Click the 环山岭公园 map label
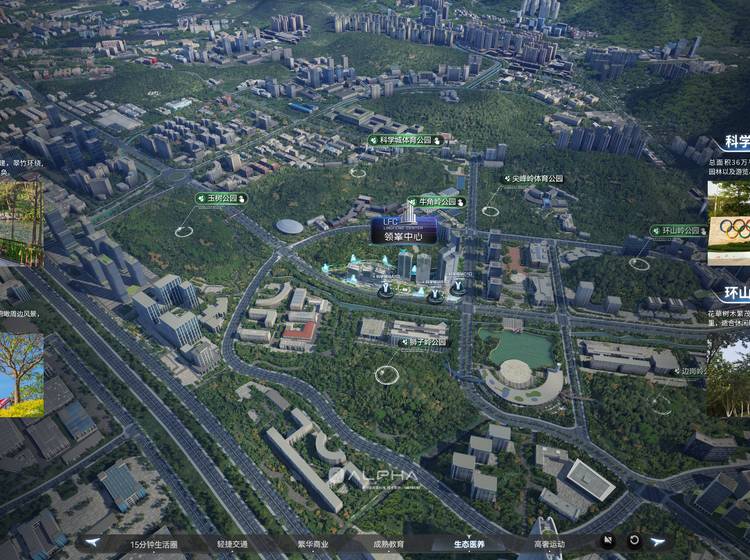750x560 pixels. [676, 230]
